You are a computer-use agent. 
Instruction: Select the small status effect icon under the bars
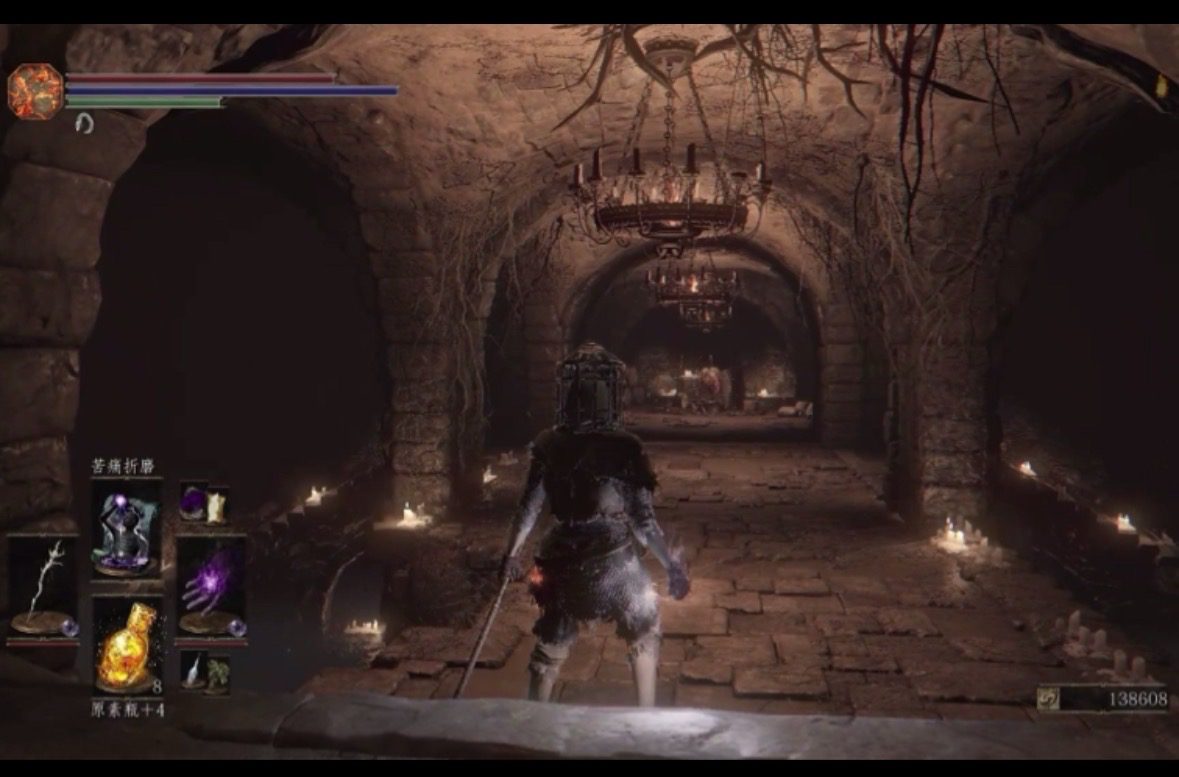coord(85,123)
